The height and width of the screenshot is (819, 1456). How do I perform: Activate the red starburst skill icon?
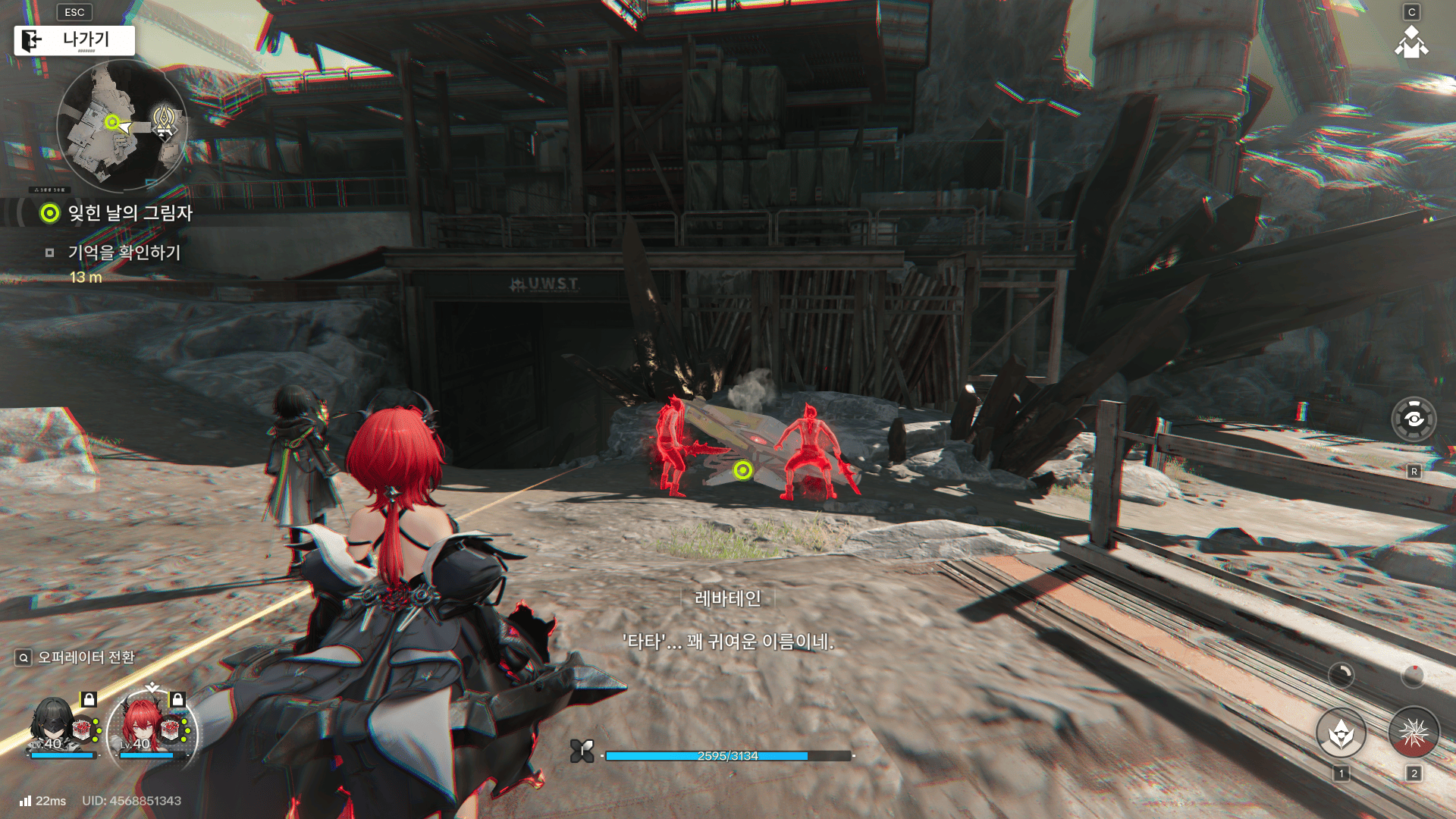1413,733
